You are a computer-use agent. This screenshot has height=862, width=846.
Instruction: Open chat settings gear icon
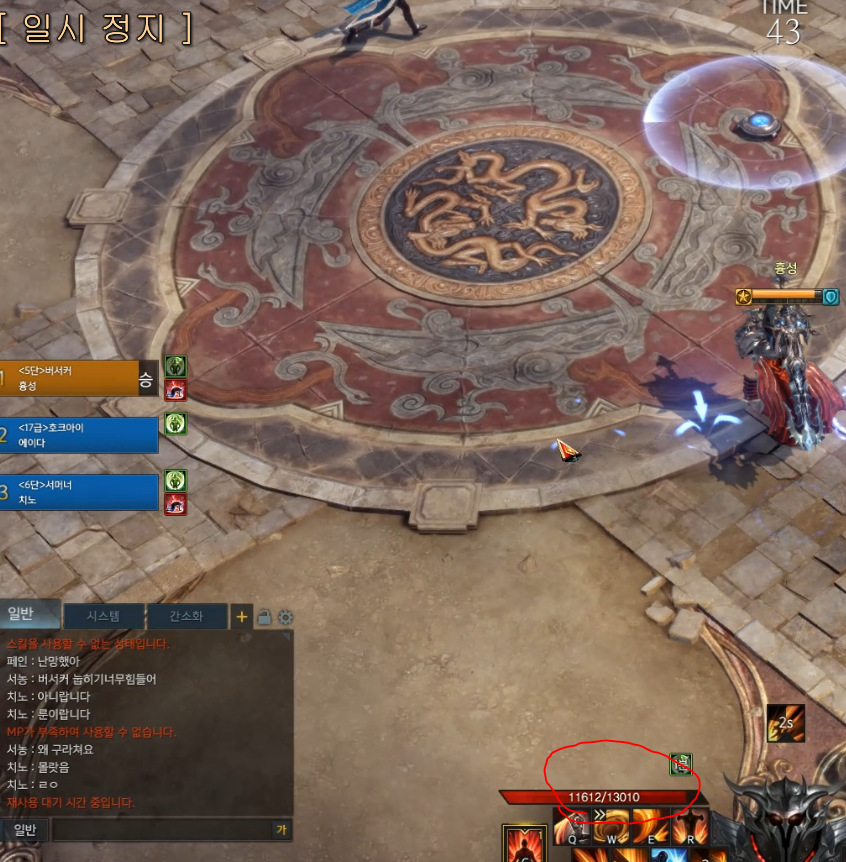pyautogui.click(x=285, y=617)
